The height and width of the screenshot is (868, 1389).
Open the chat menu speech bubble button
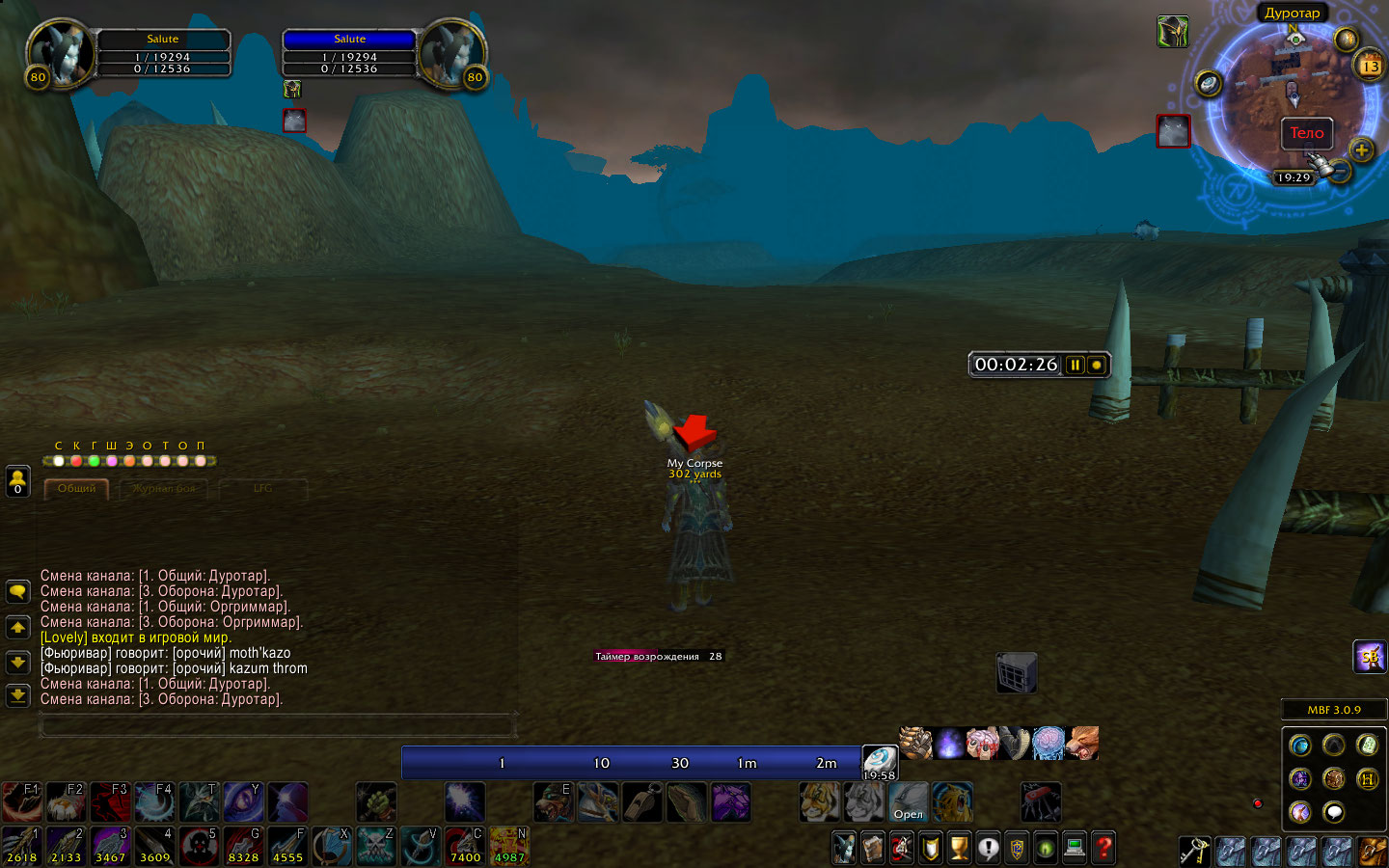coord(17,591)
